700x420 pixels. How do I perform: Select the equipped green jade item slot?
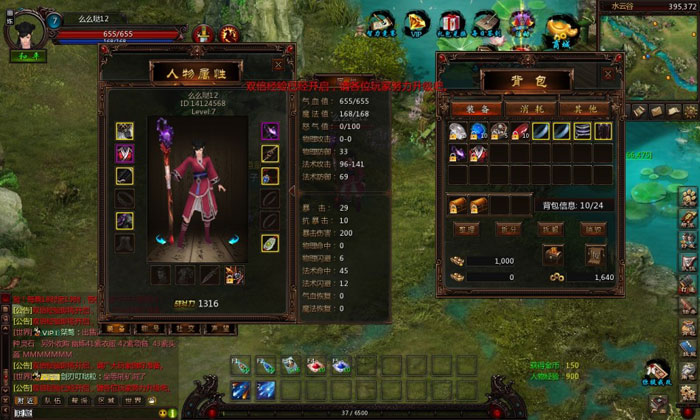pos(270,243)
